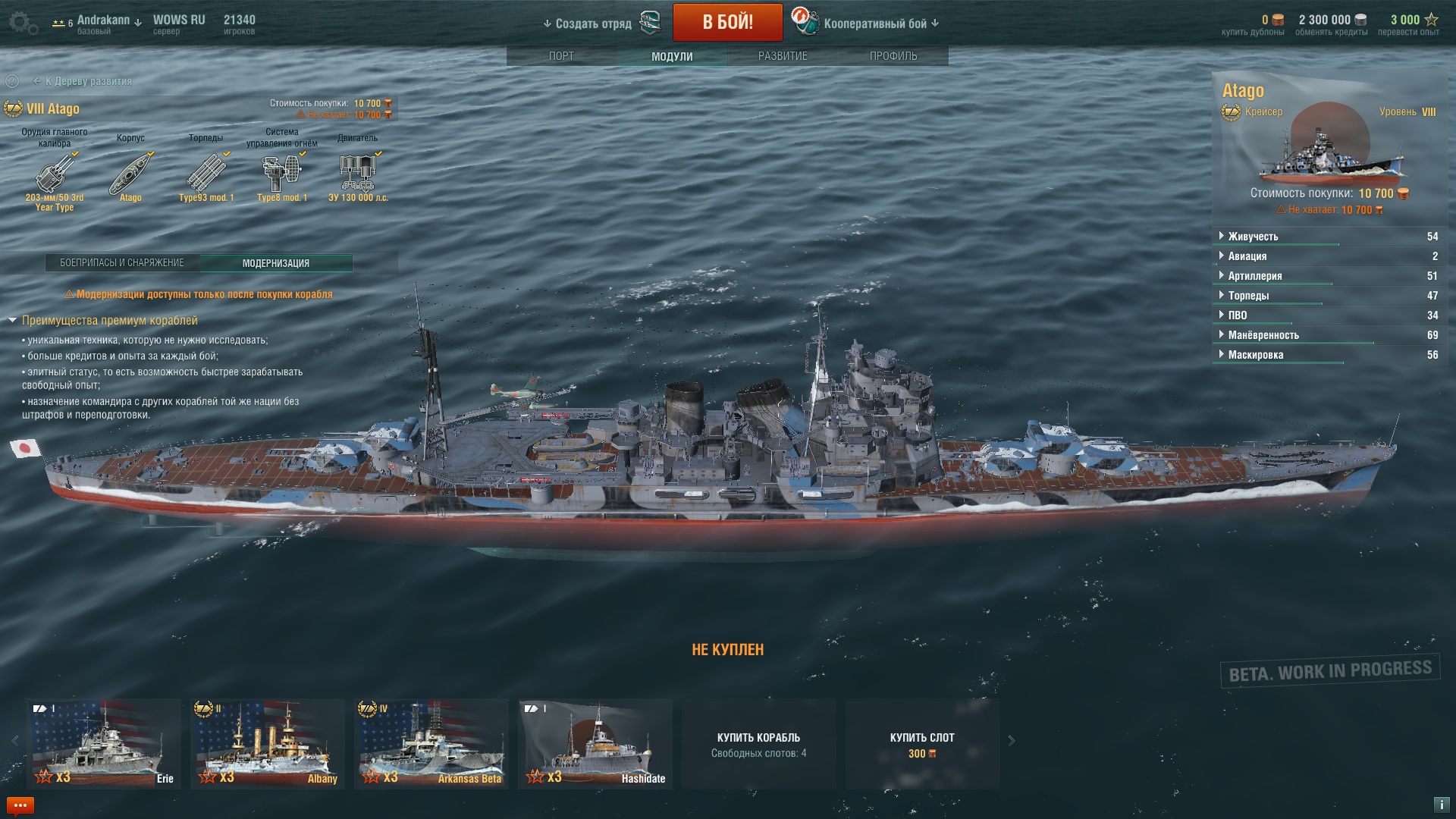Choose the 130 000 л.с. engine module

click(x=358, y=174)
